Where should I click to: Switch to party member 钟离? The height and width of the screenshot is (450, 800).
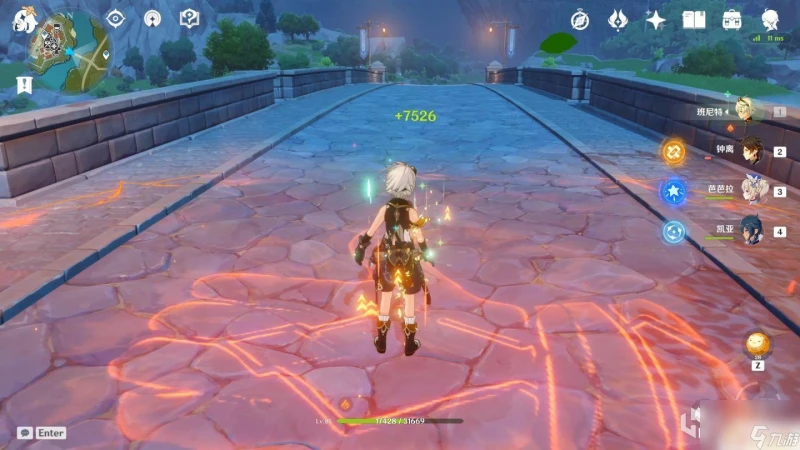750,151
